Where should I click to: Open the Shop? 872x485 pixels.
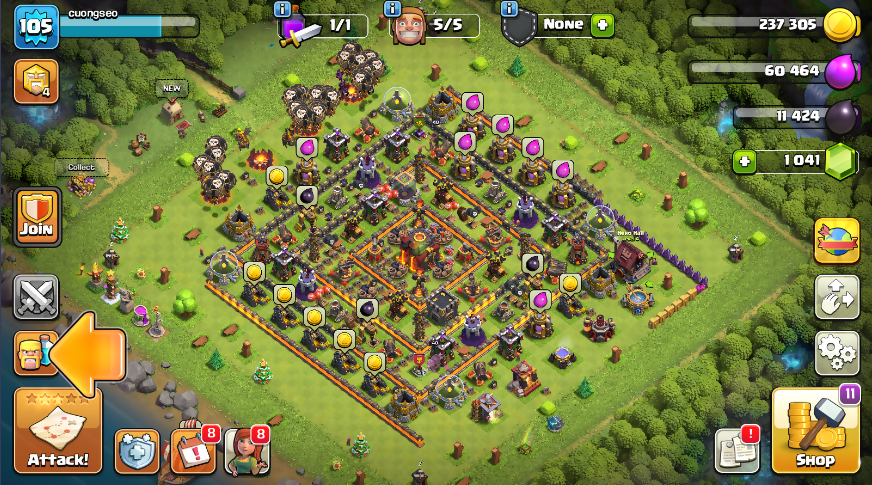click(815, 430)
